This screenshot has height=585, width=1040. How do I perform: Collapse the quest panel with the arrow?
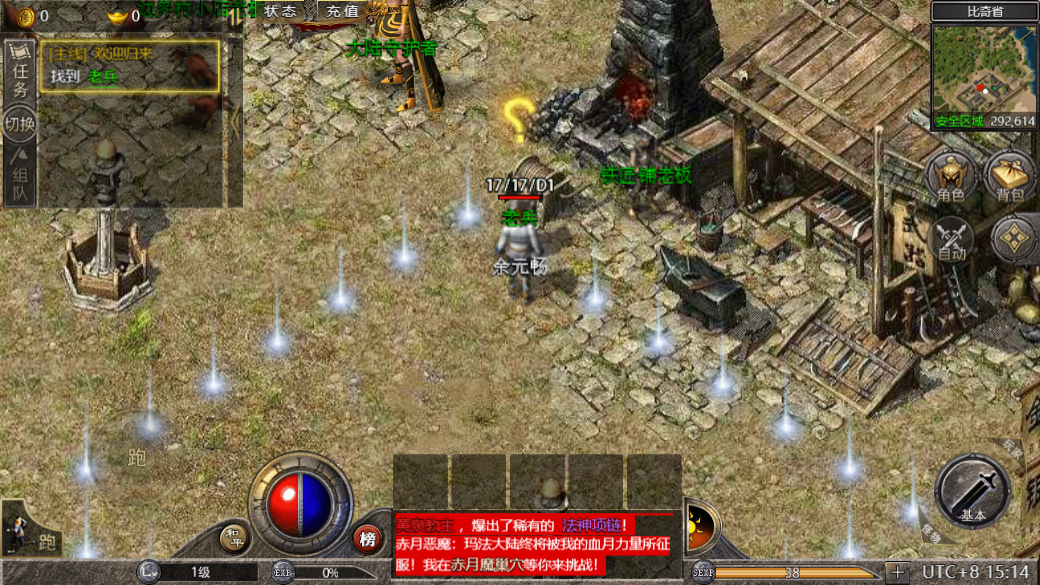coord(236,122)
